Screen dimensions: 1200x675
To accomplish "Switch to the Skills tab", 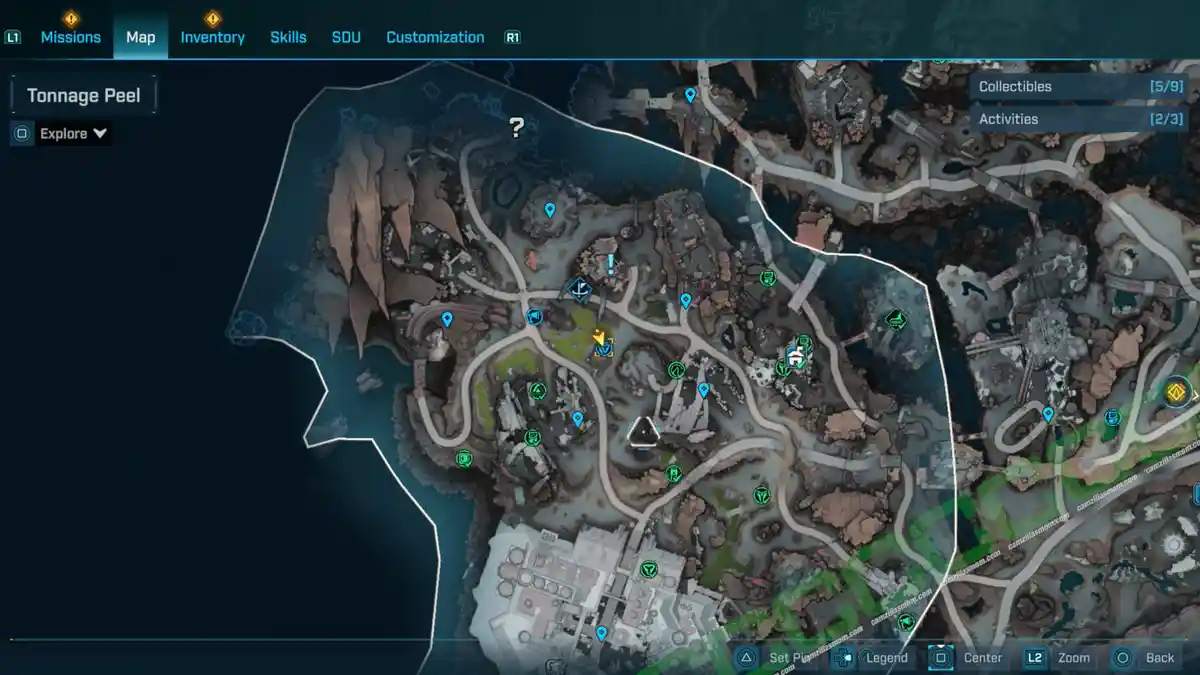I will click(x=288, y=37).
